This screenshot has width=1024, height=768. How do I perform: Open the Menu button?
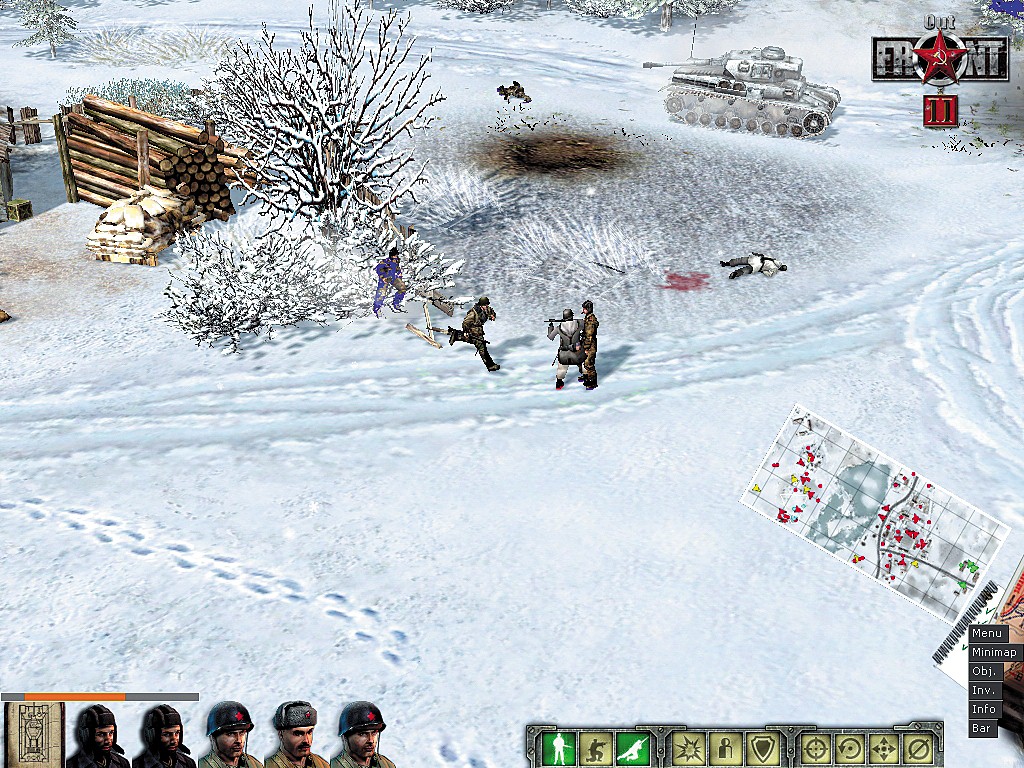point(987,633)
